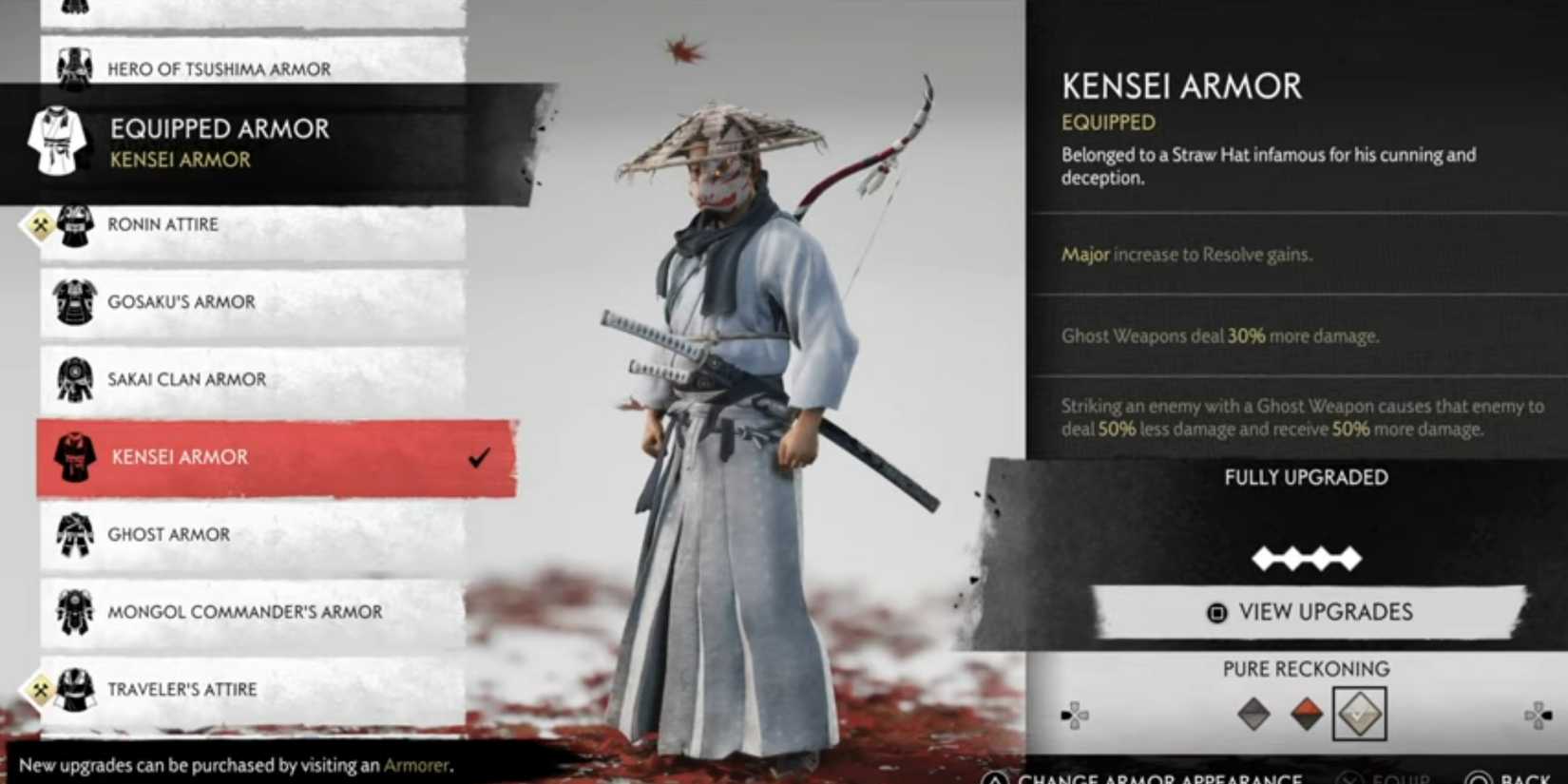Click the Sakai Clan Armor icon
1568x784 pixels.
tap(74, 378)
